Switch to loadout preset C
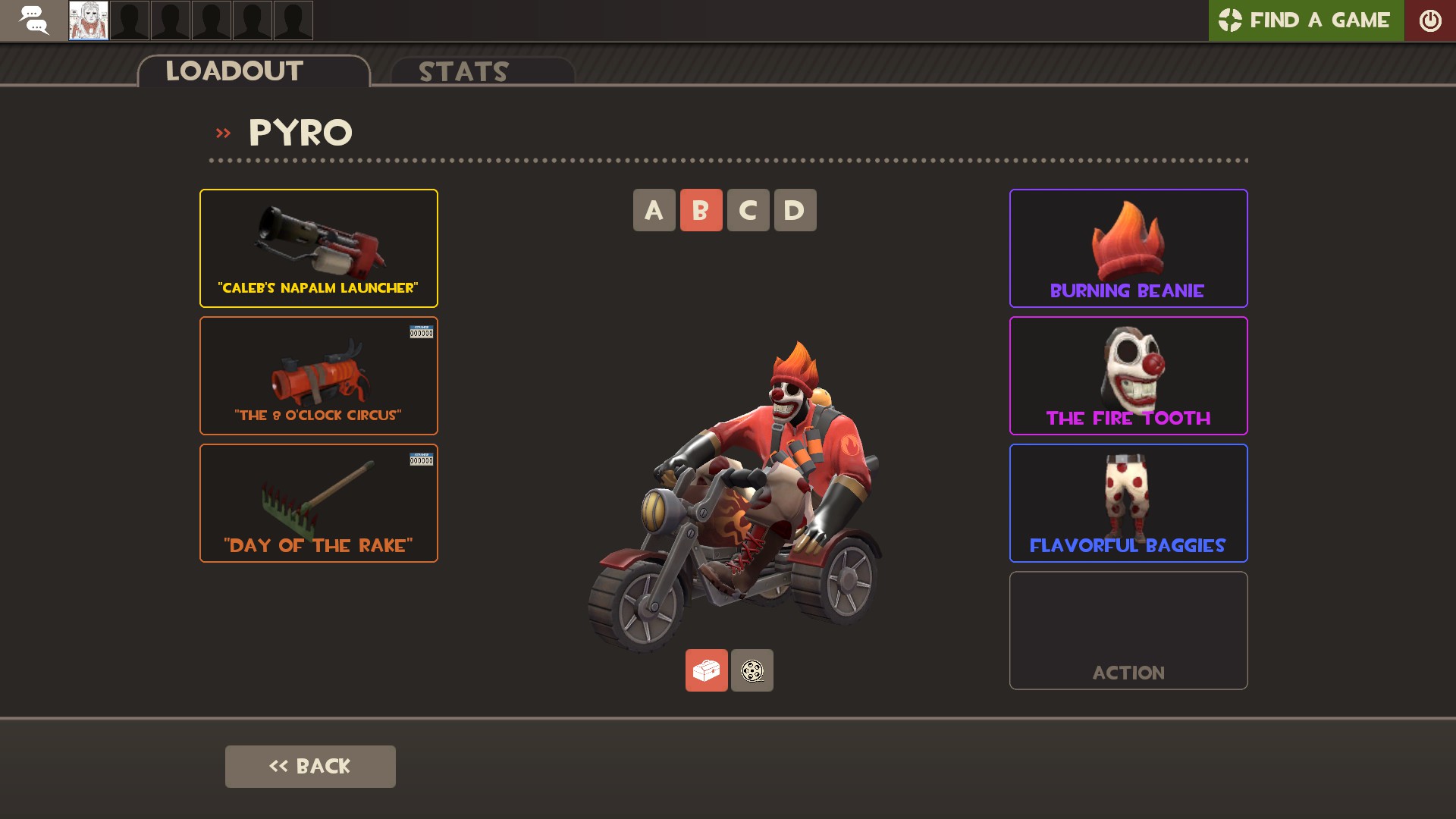The width and height of the screenshot is (1456, 819). 748,210
